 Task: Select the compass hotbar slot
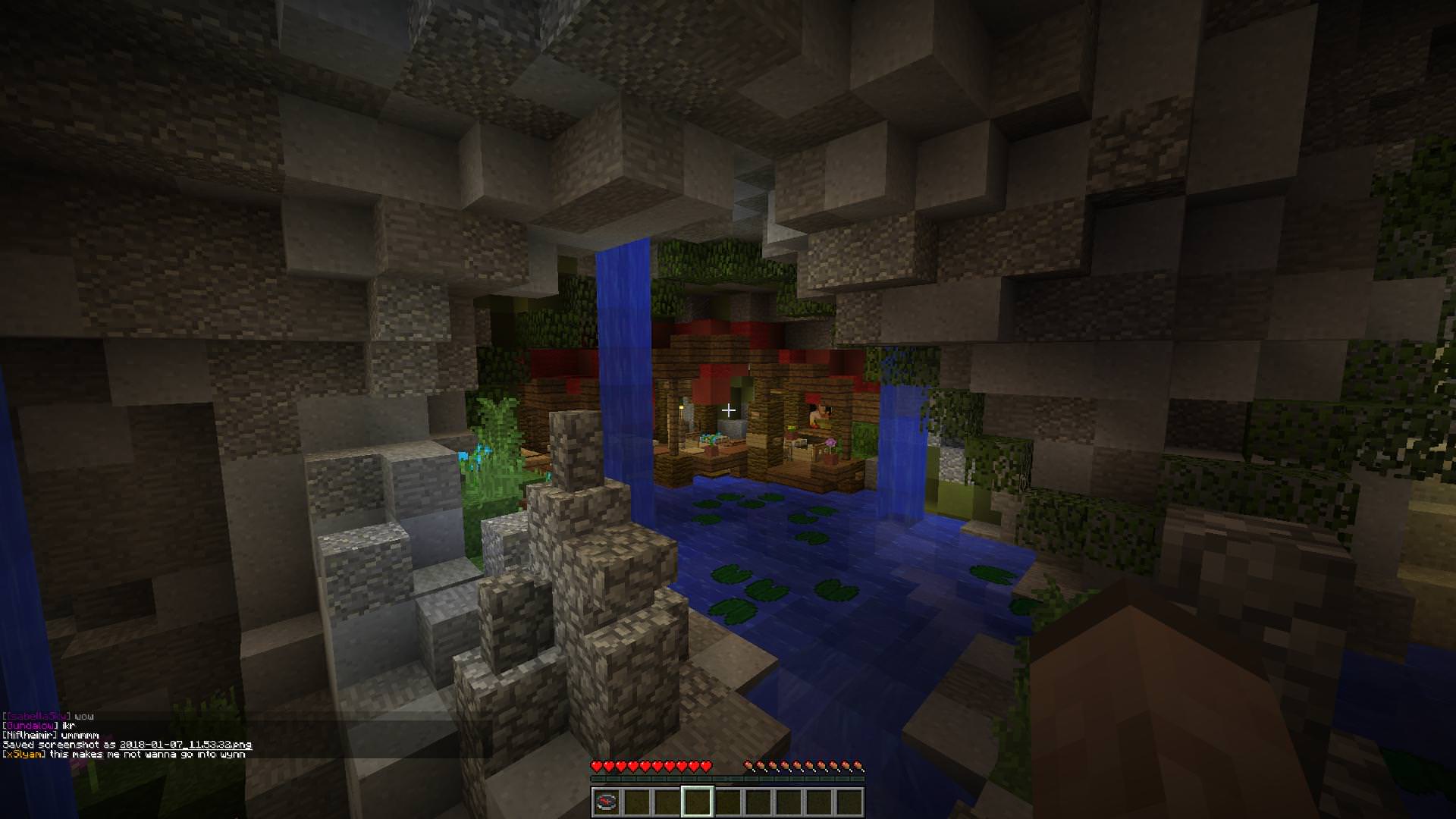(x=606, y=802)
